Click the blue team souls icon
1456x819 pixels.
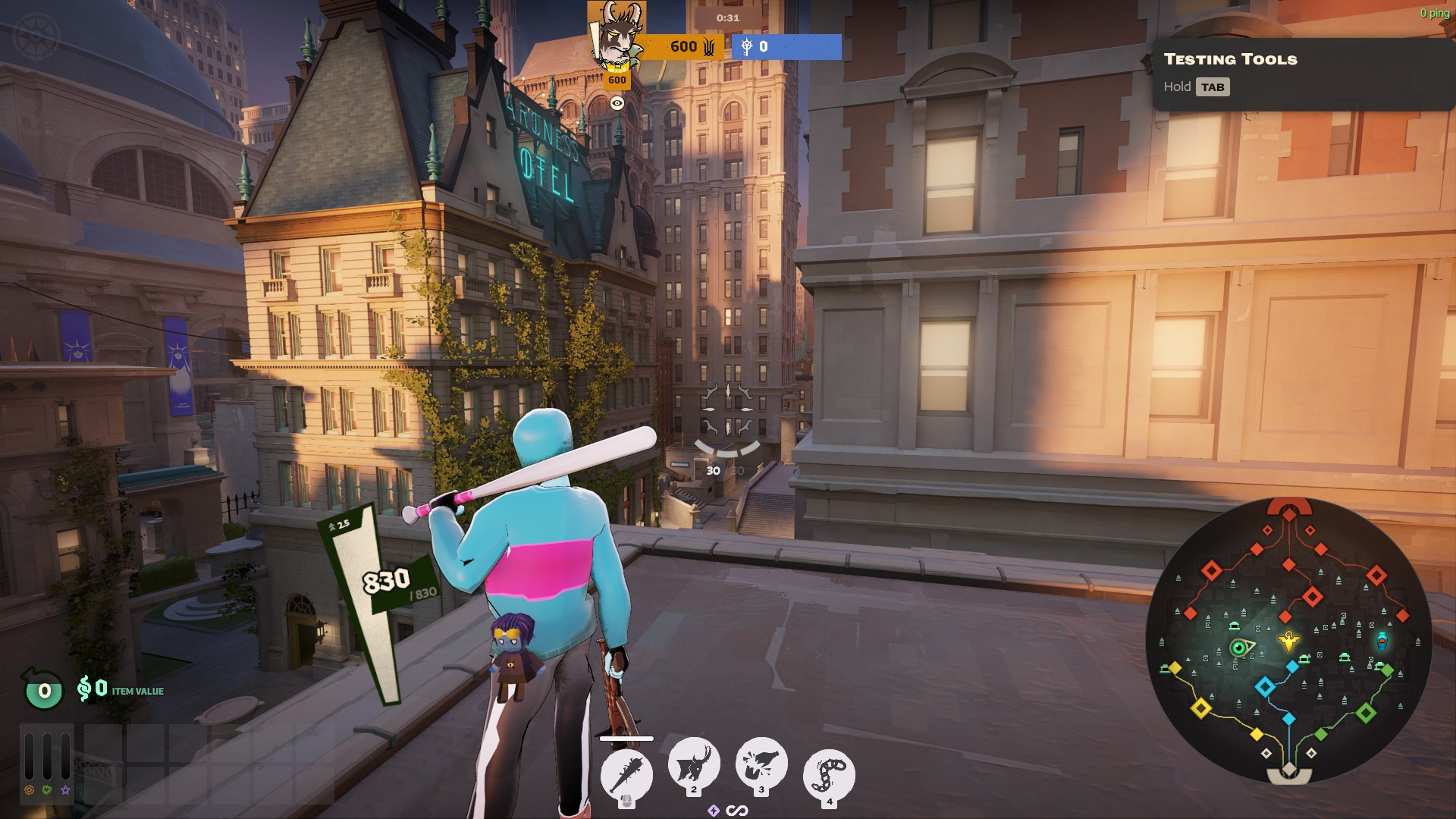click(747, 47)
